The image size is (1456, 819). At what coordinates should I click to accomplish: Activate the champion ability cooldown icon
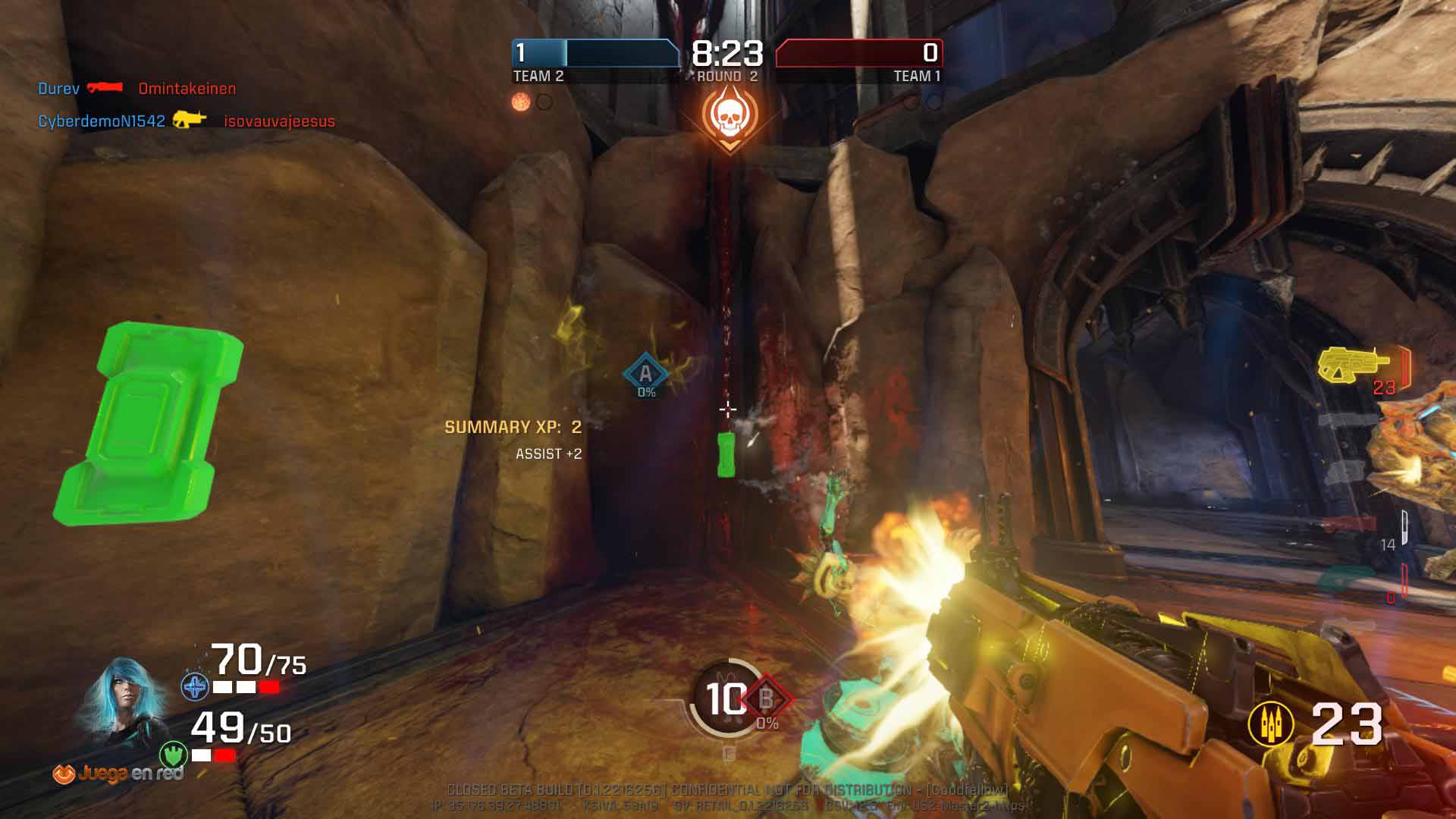point(724,699)
